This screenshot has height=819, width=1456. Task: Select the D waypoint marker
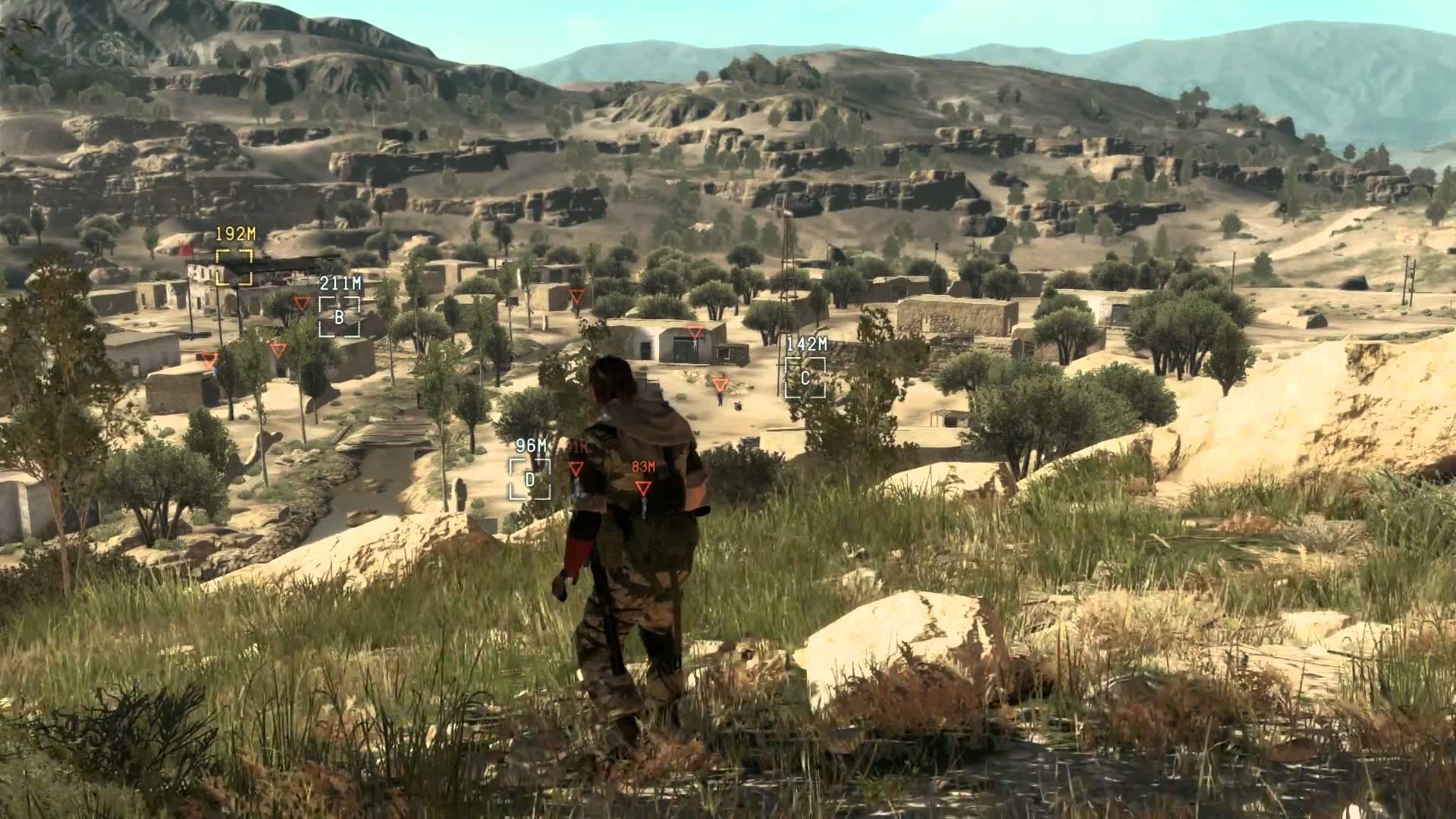[529, 479]
